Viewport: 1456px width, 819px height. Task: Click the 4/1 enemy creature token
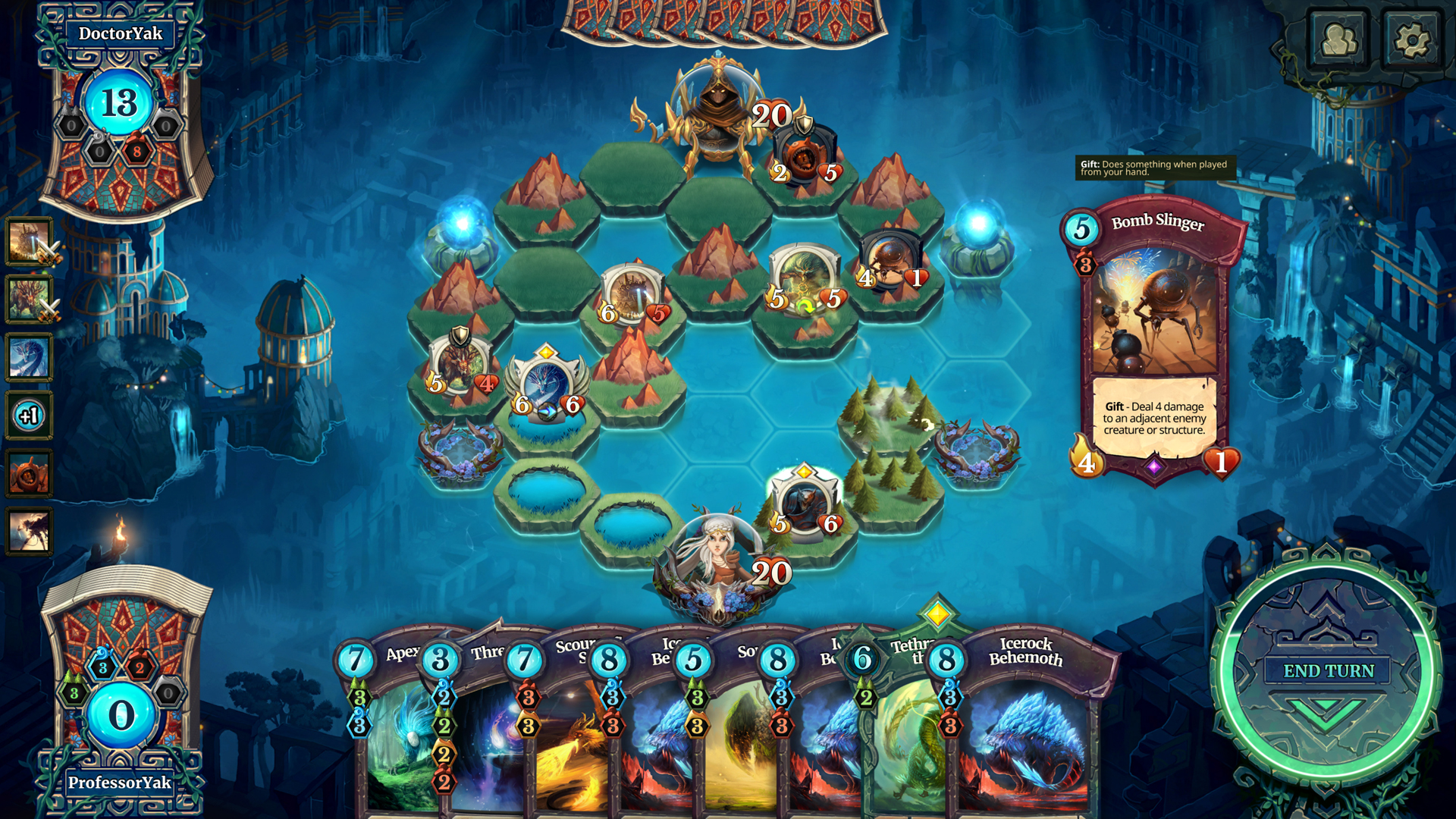click(891, 258)
